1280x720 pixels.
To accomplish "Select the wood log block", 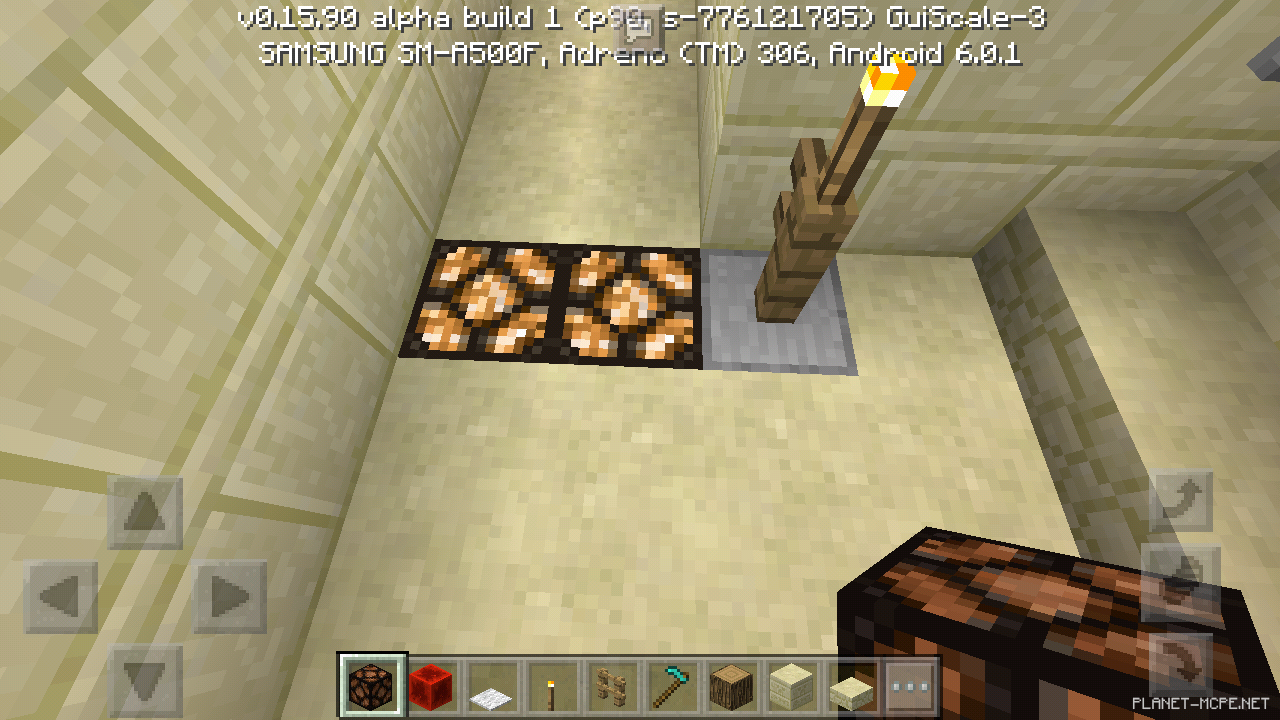I will [x=733, y=685].
